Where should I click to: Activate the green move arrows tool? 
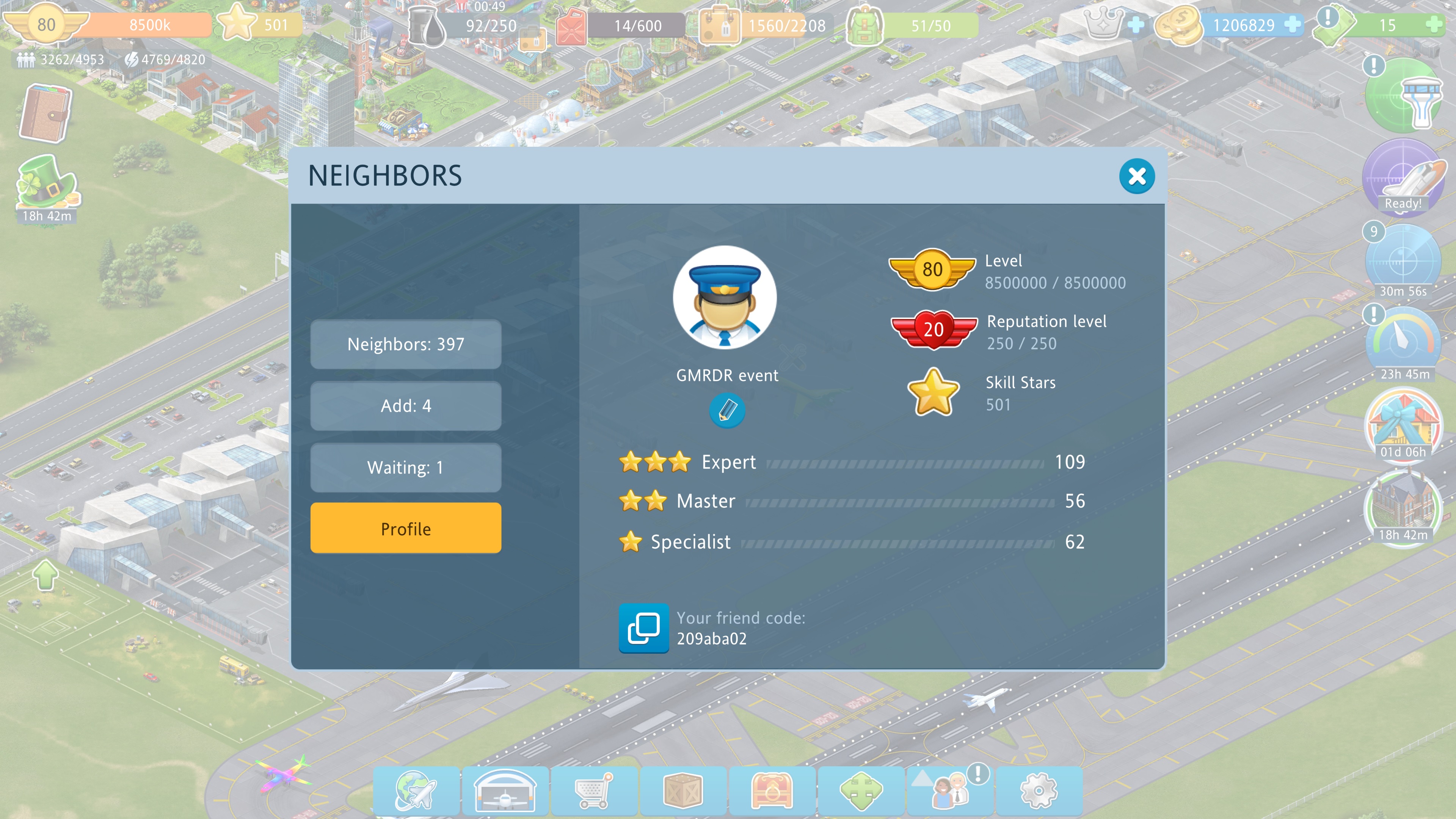(x=861, y=791)
